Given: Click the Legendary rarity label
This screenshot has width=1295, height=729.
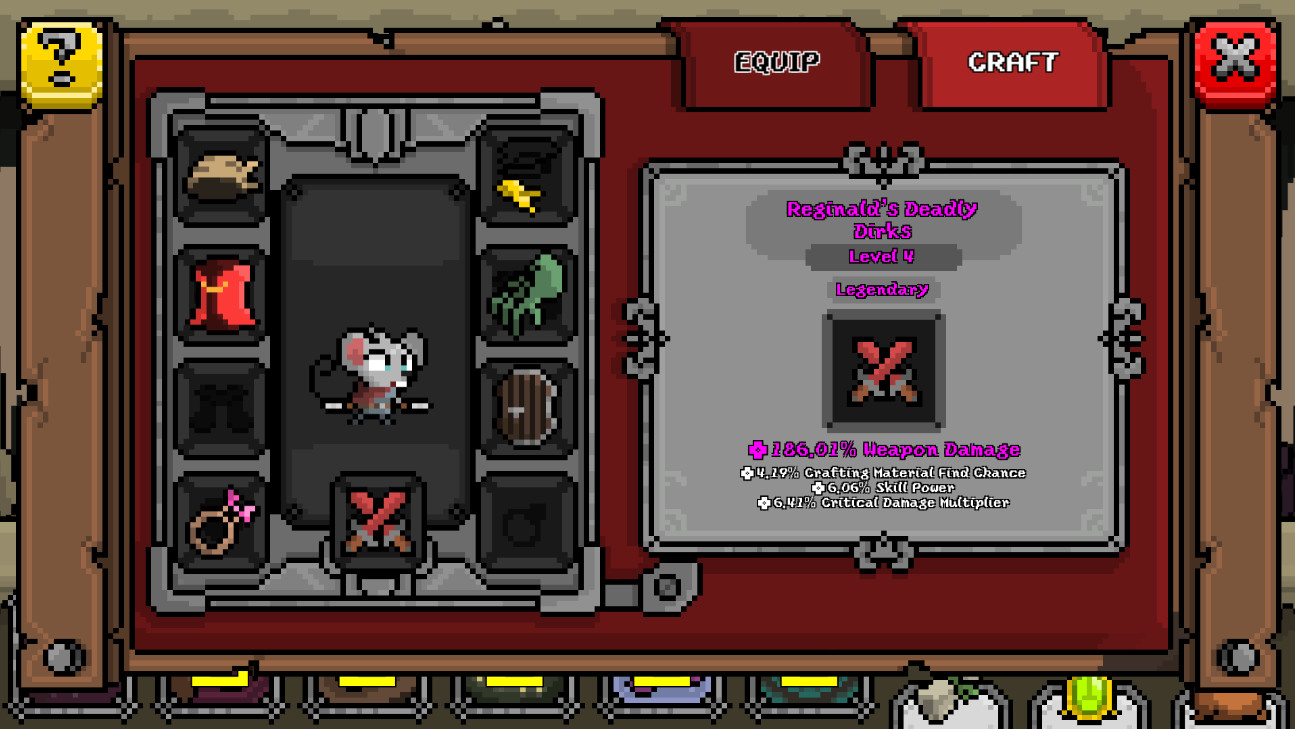Looking at the screenshot, I should pyautogui.click(x=881, y=289).
